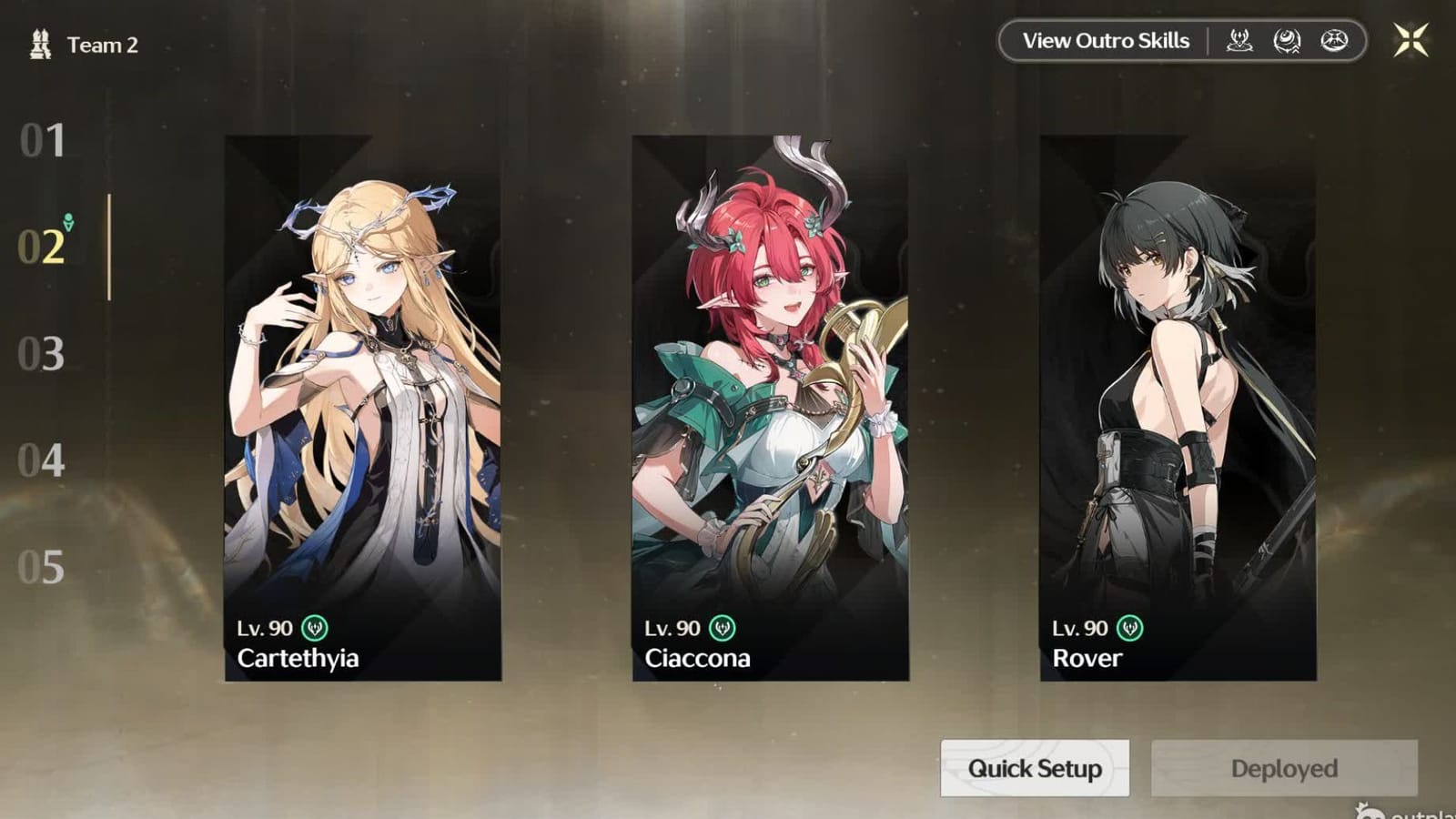
Task: Click the element icon beside Rover's level
Action: (x=1129, y=628)
